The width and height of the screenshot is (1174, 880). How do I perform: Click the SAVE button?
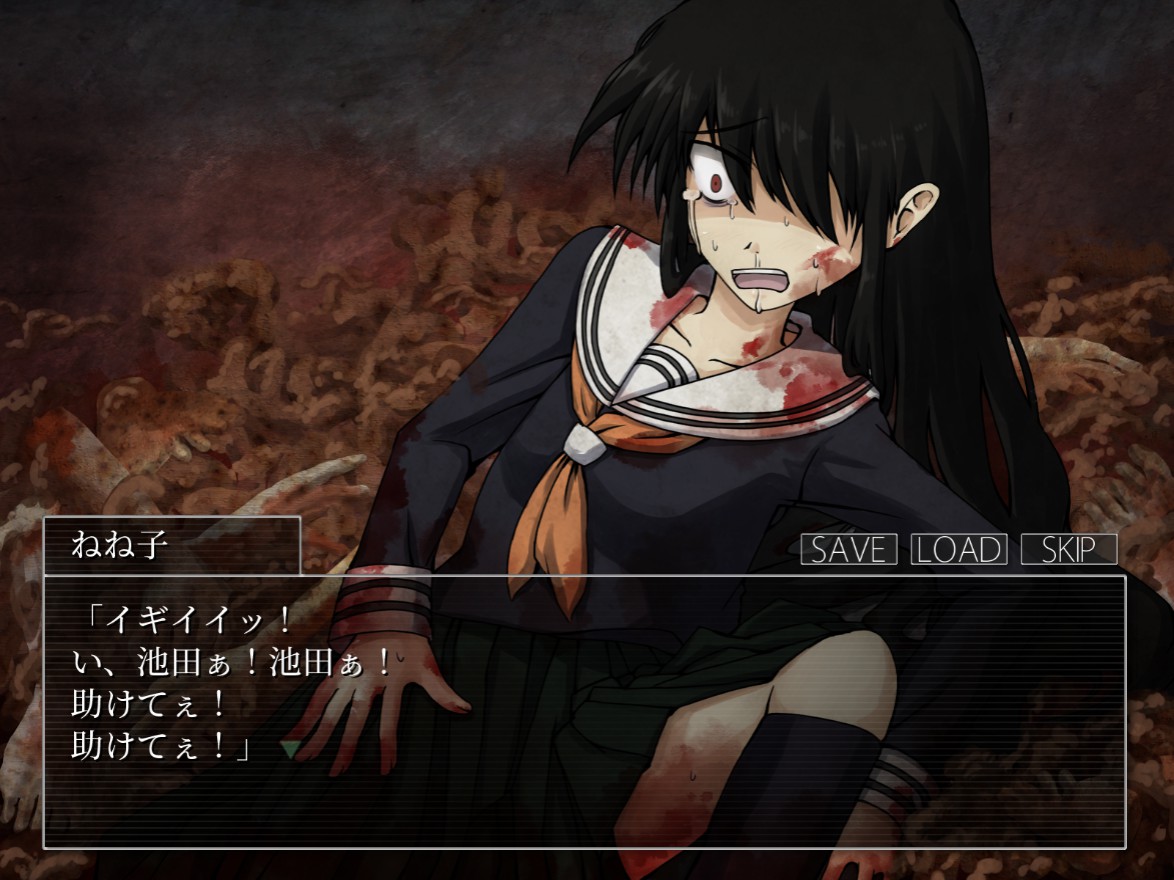pos(848,549)
